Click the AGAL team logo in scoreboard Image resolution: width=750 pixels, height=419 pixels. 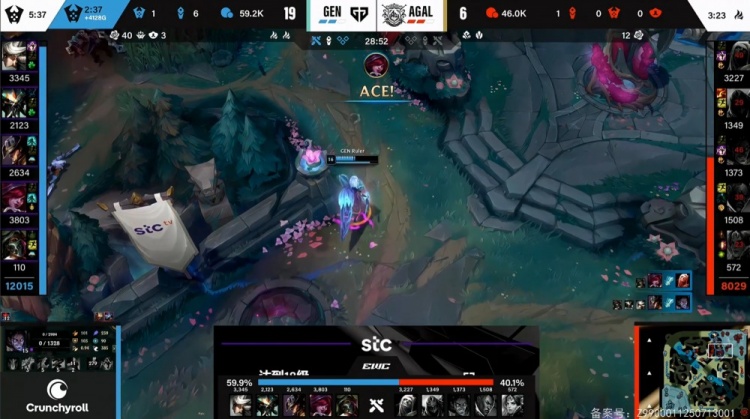(396, 14)
